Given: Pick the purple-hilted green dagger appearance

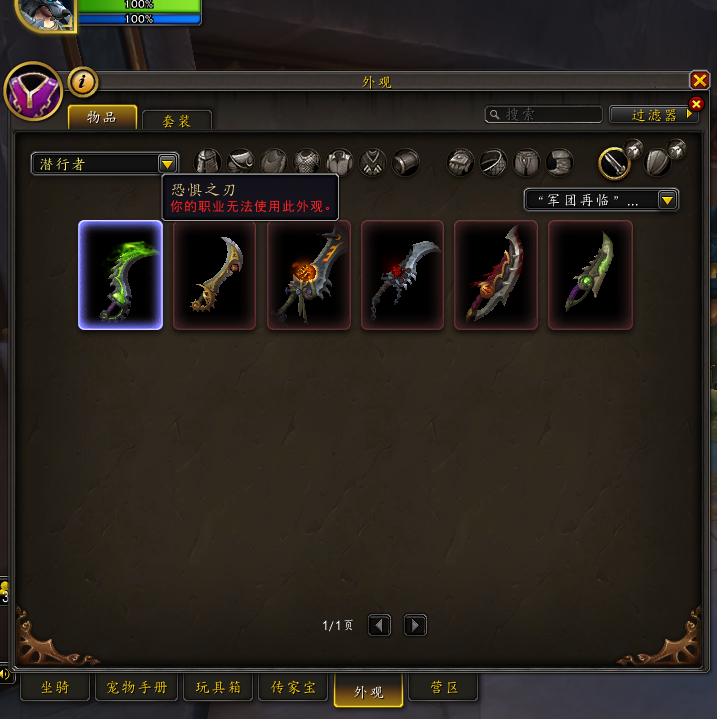Looking at the screenshot, I should pos(590,275).
